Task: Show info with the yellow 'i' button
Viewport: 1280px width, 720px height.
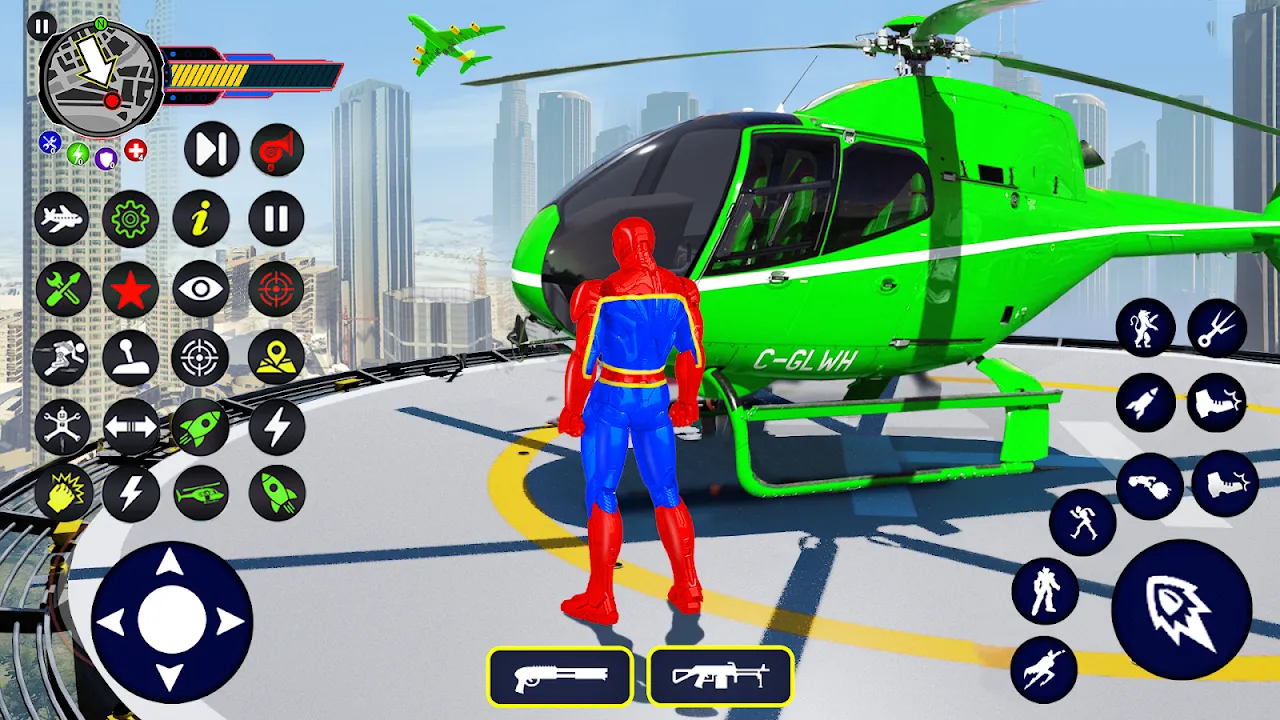Action: pyautogui.click(x=201, y=218)
